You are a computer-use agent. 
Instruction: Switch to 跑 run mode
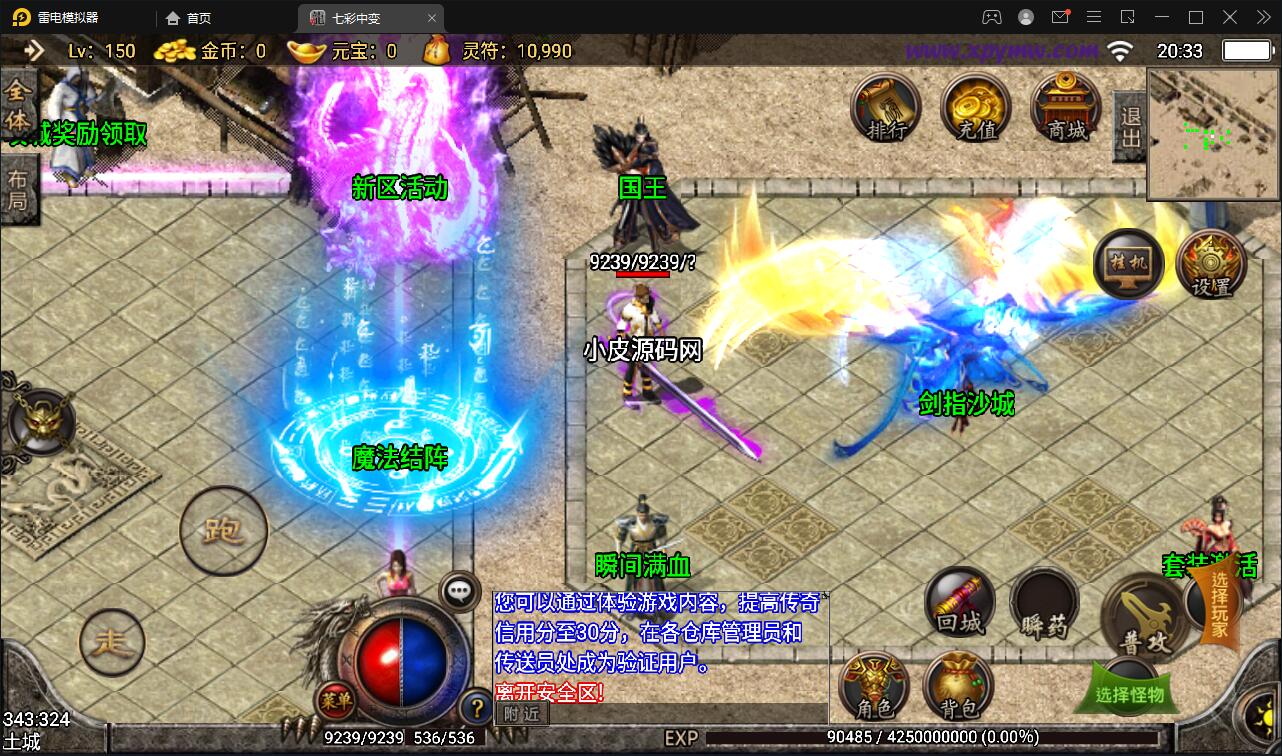(223, 530)
